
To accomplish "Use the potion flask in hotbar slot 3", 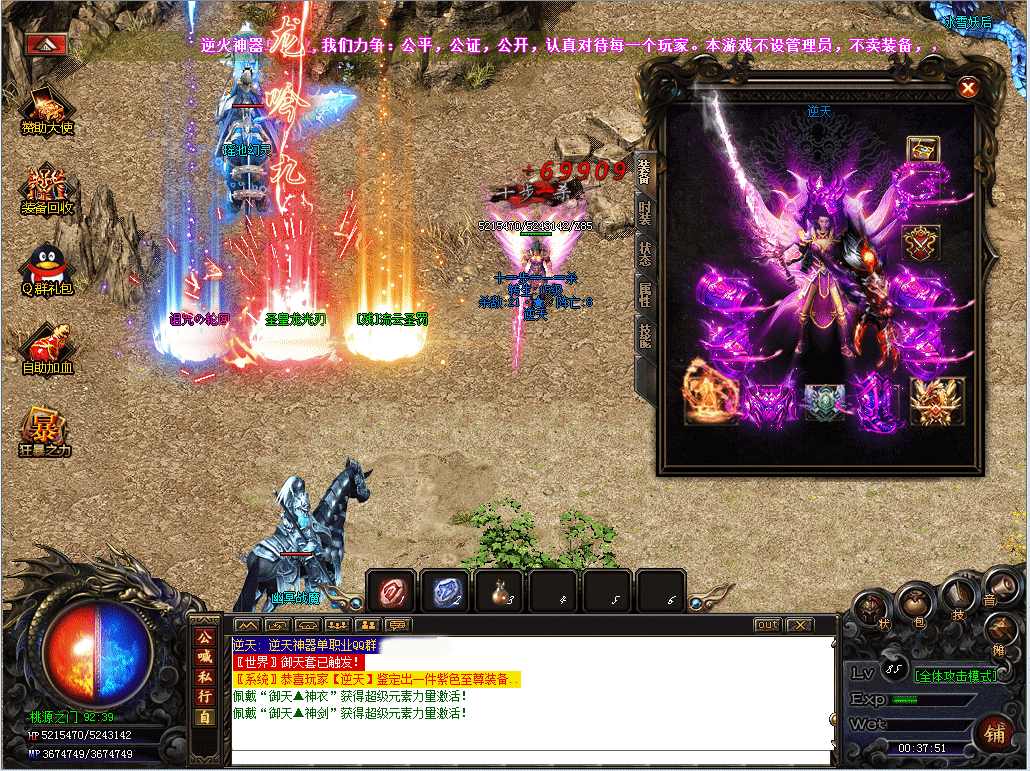I will [x=498, y=591].
